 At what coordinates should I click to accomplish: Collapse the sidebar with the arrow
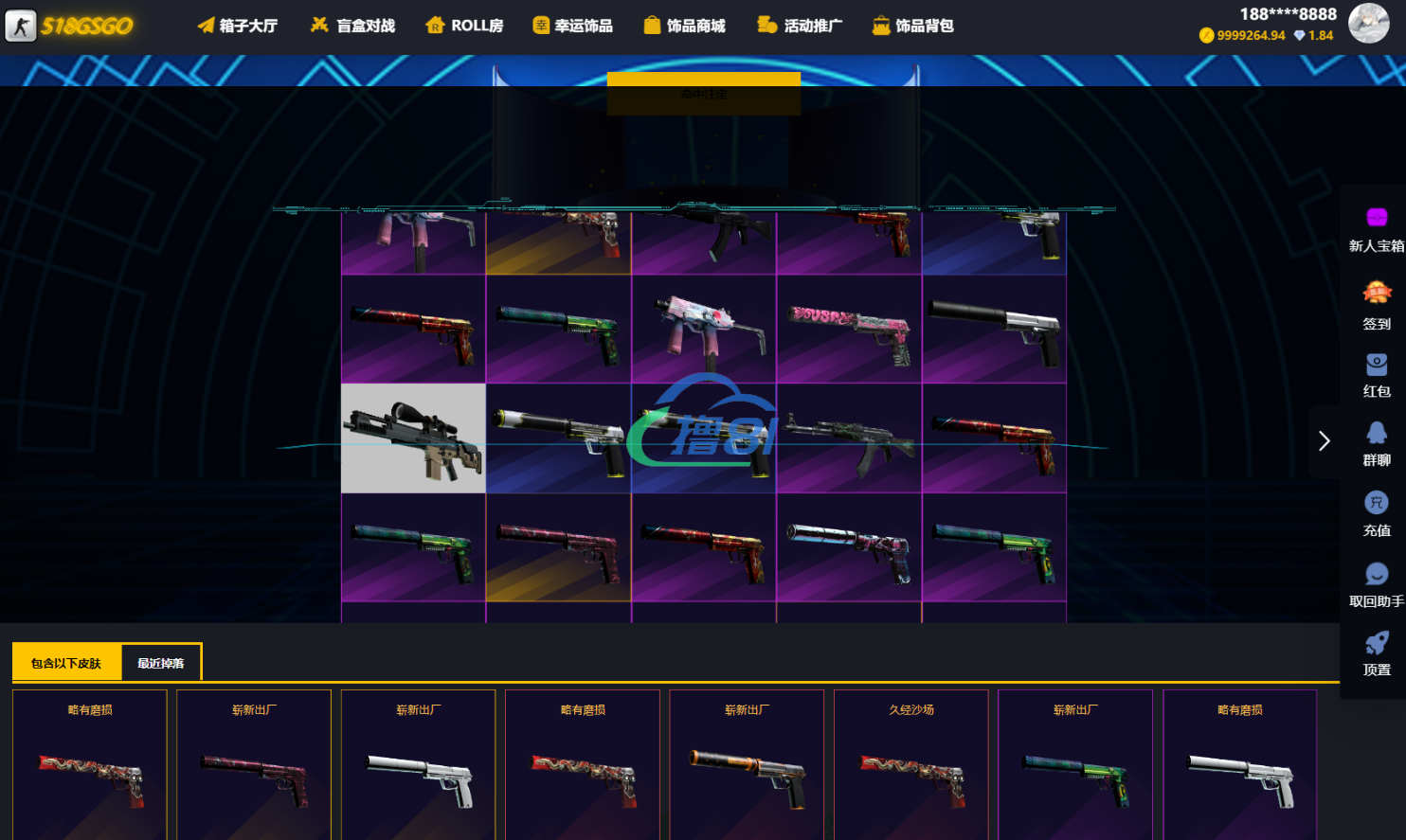coord(1324,441)
